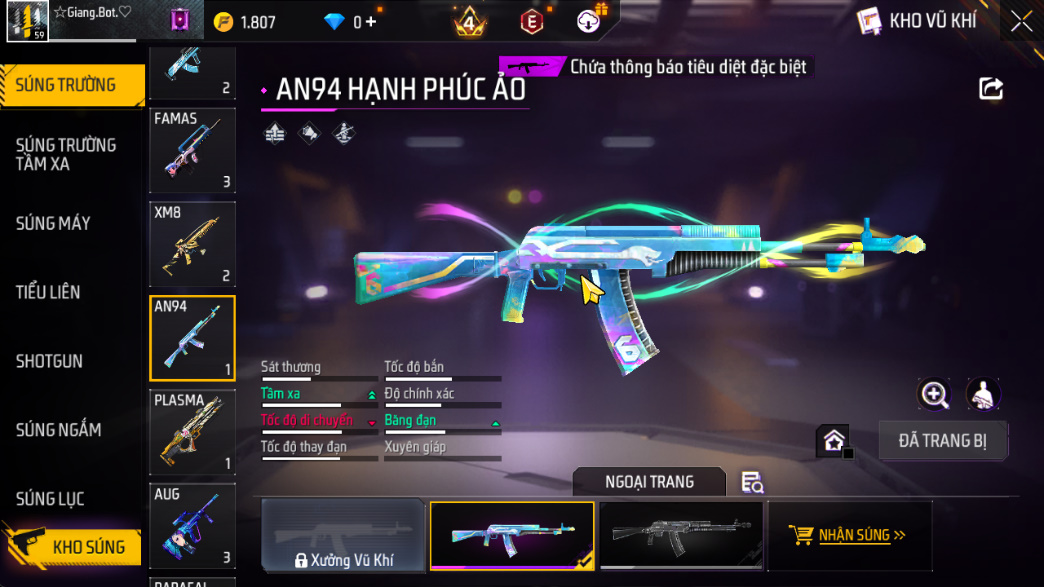The width and height of the screenshot is (1044, 587).
Task: Zoom in with the magnifier icon
Action: point(934,395)
